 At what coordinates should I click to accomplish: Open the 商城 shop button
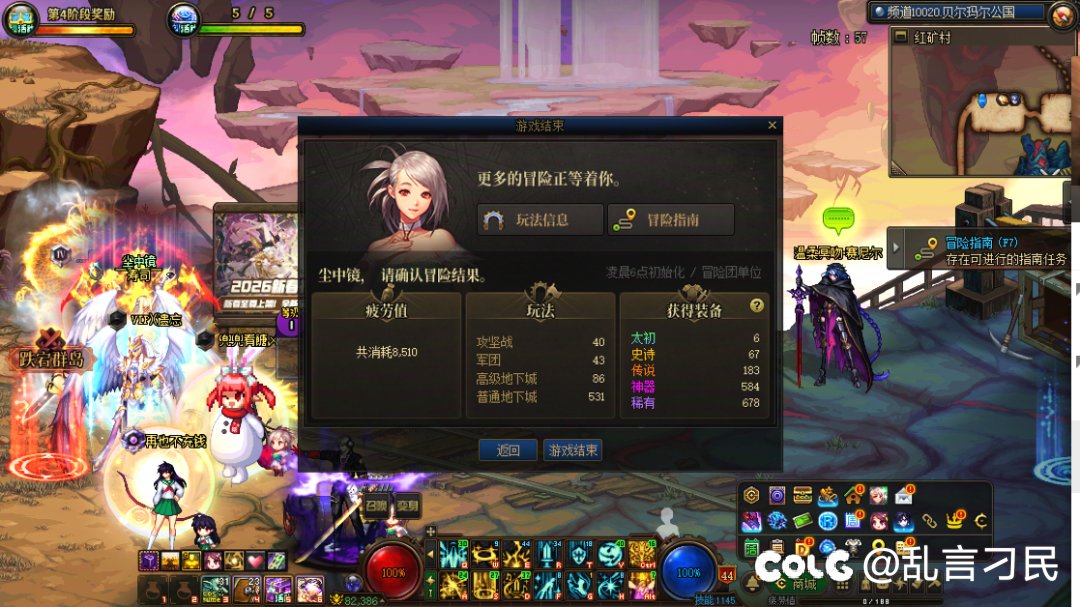tap(802, 585)
